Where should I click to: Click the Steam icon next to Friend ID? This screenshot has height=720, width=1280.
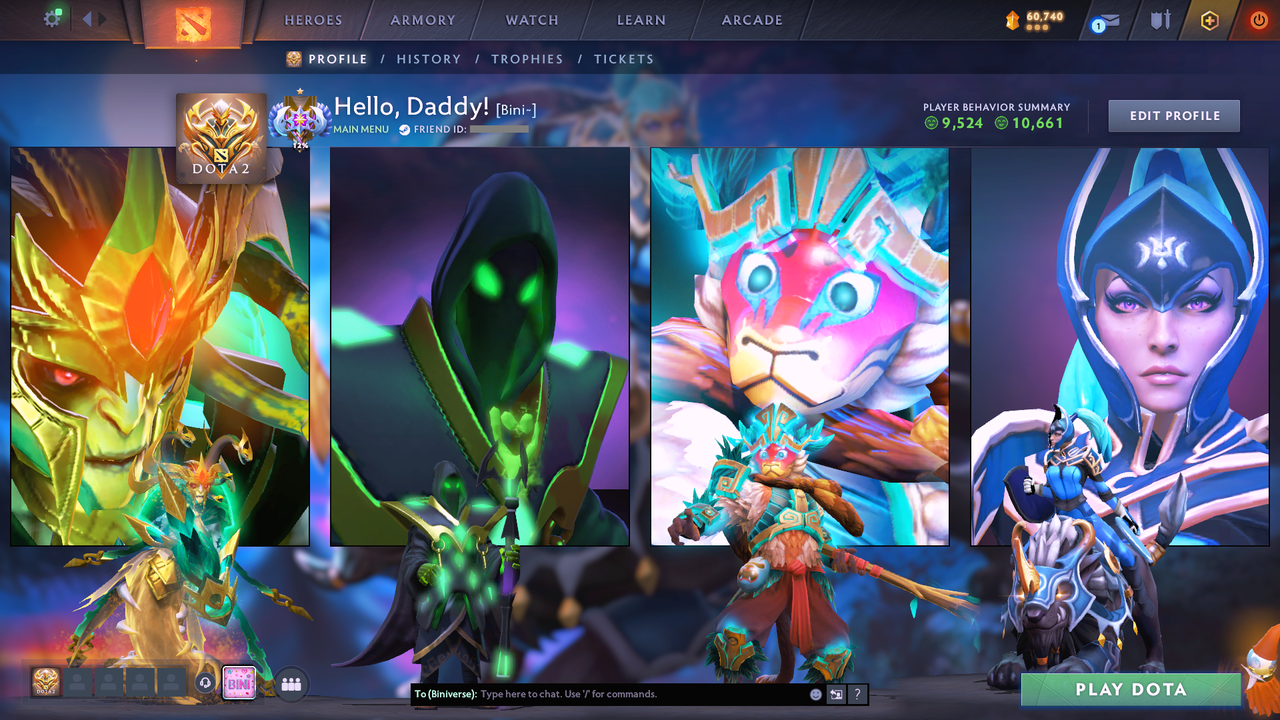pos(403,128)
